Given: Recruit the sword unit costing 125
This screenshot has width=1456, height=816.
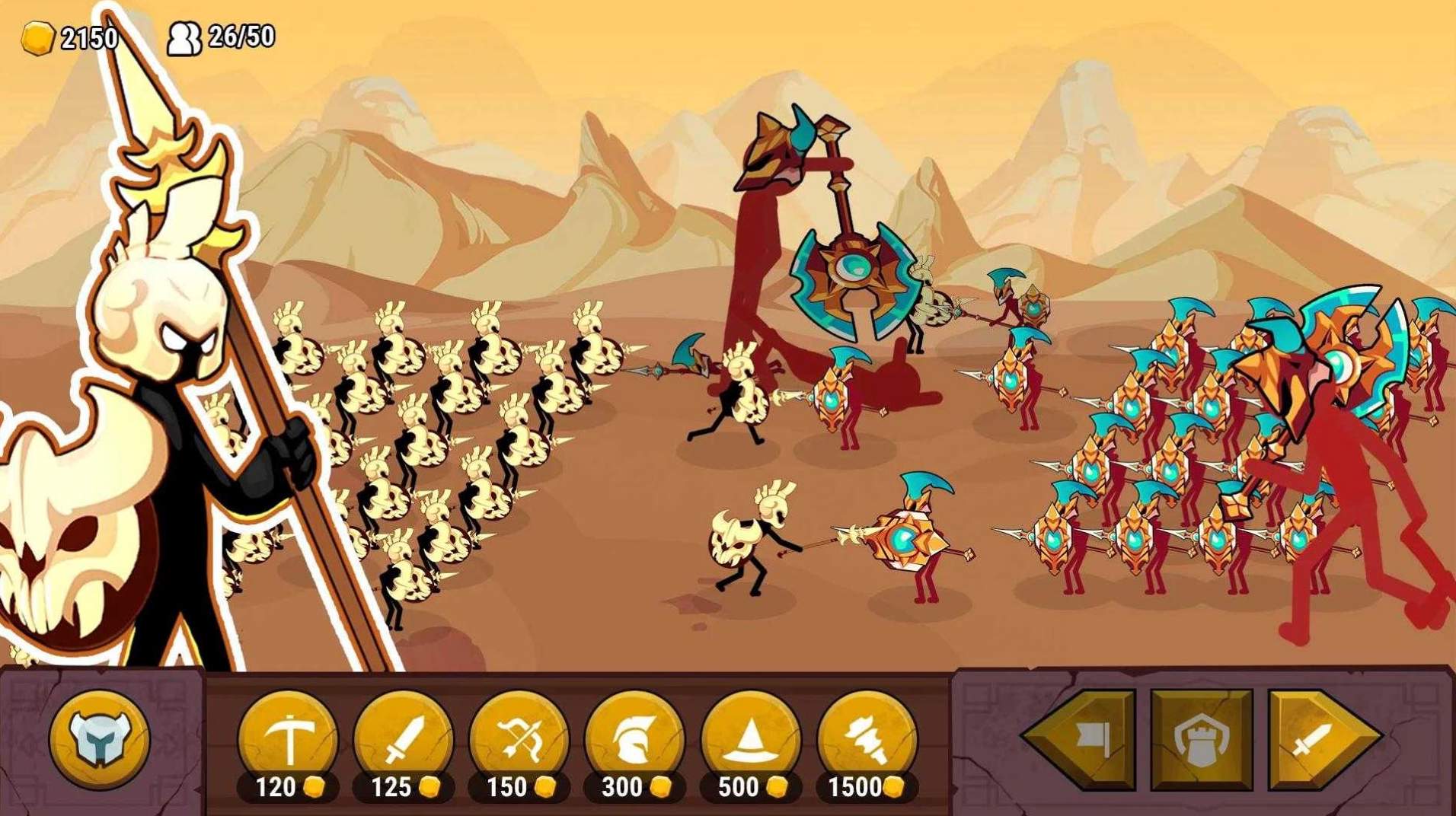Looking at the screenshot, I should point(404,738).
